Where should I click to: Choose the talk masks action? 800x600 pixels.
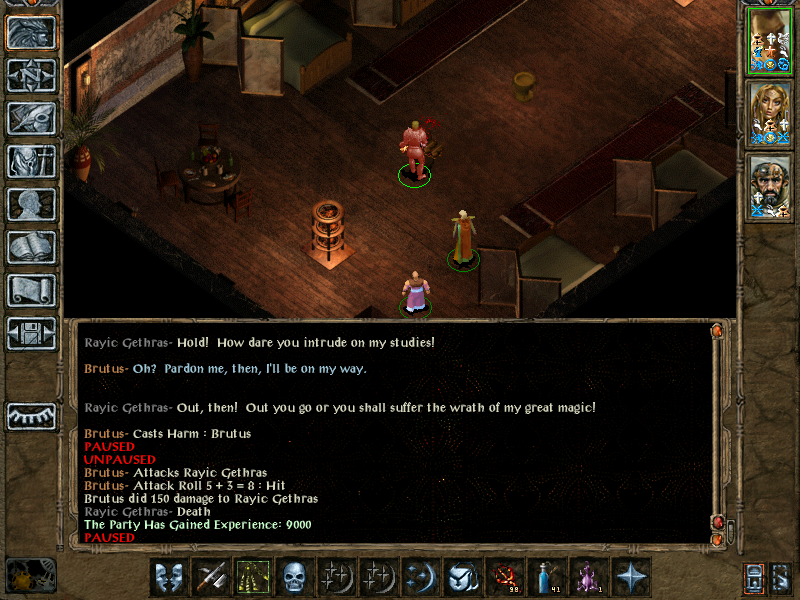point(169,576)
